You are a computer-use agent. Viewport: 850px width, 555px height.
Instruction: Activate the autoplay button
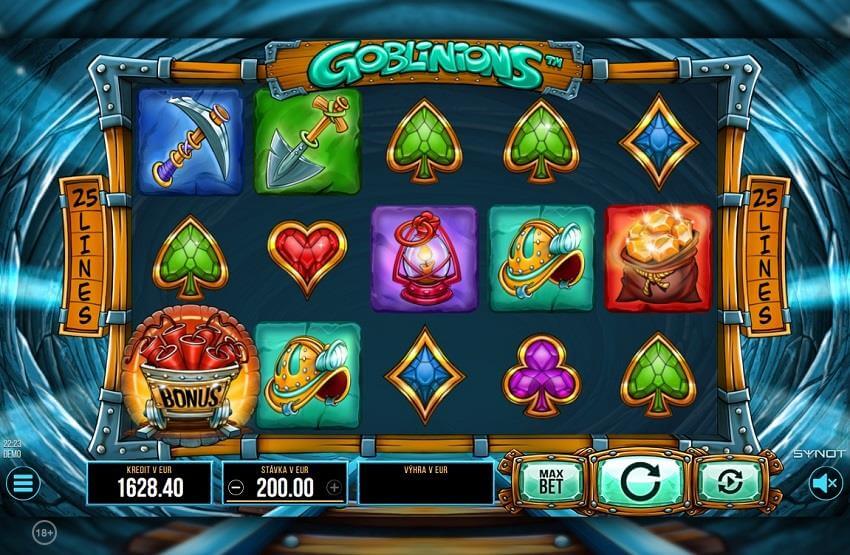pyautogui.click(x=729, y=482)
